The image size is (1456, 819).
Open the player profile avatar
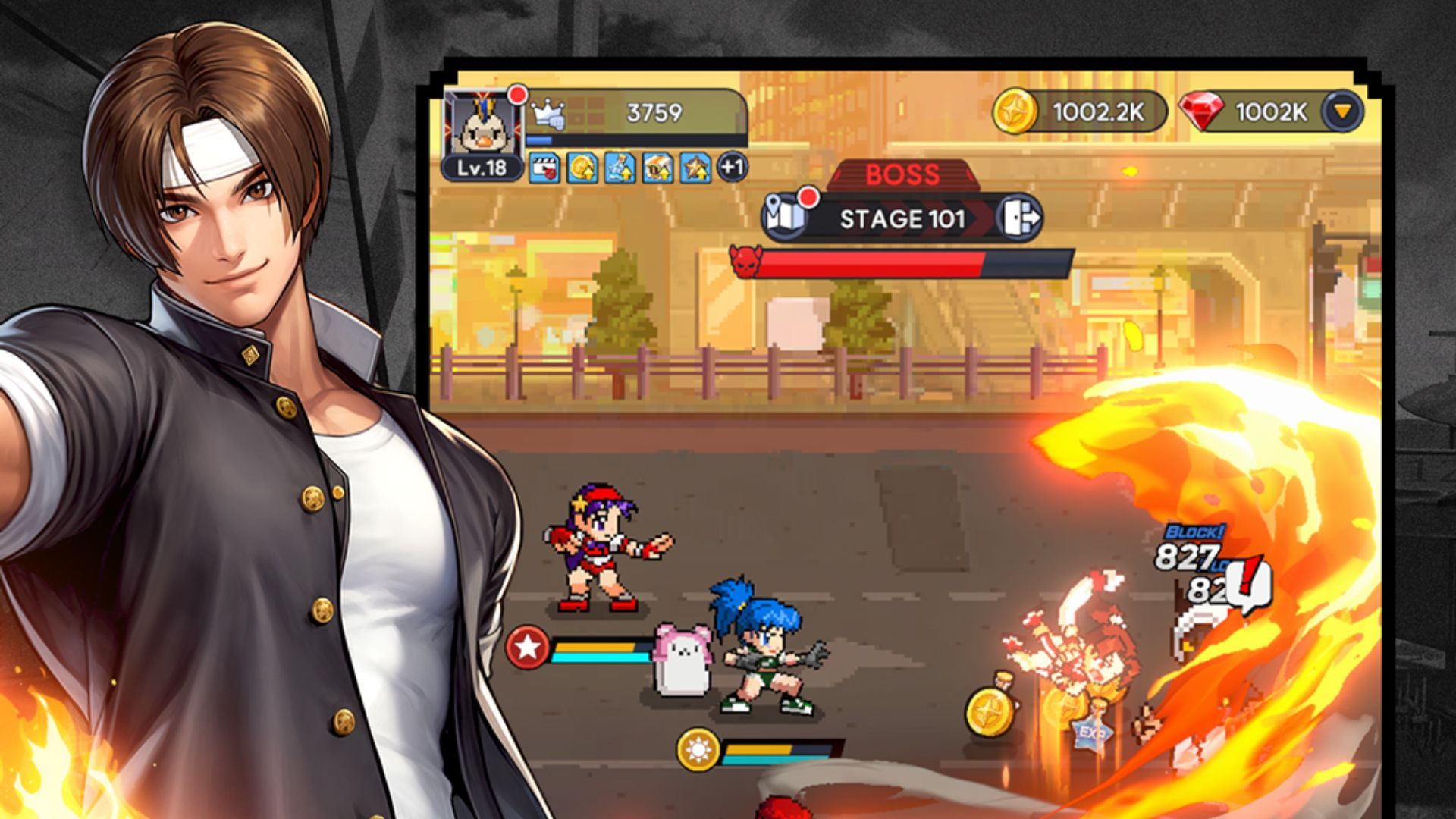coord(482,129)
